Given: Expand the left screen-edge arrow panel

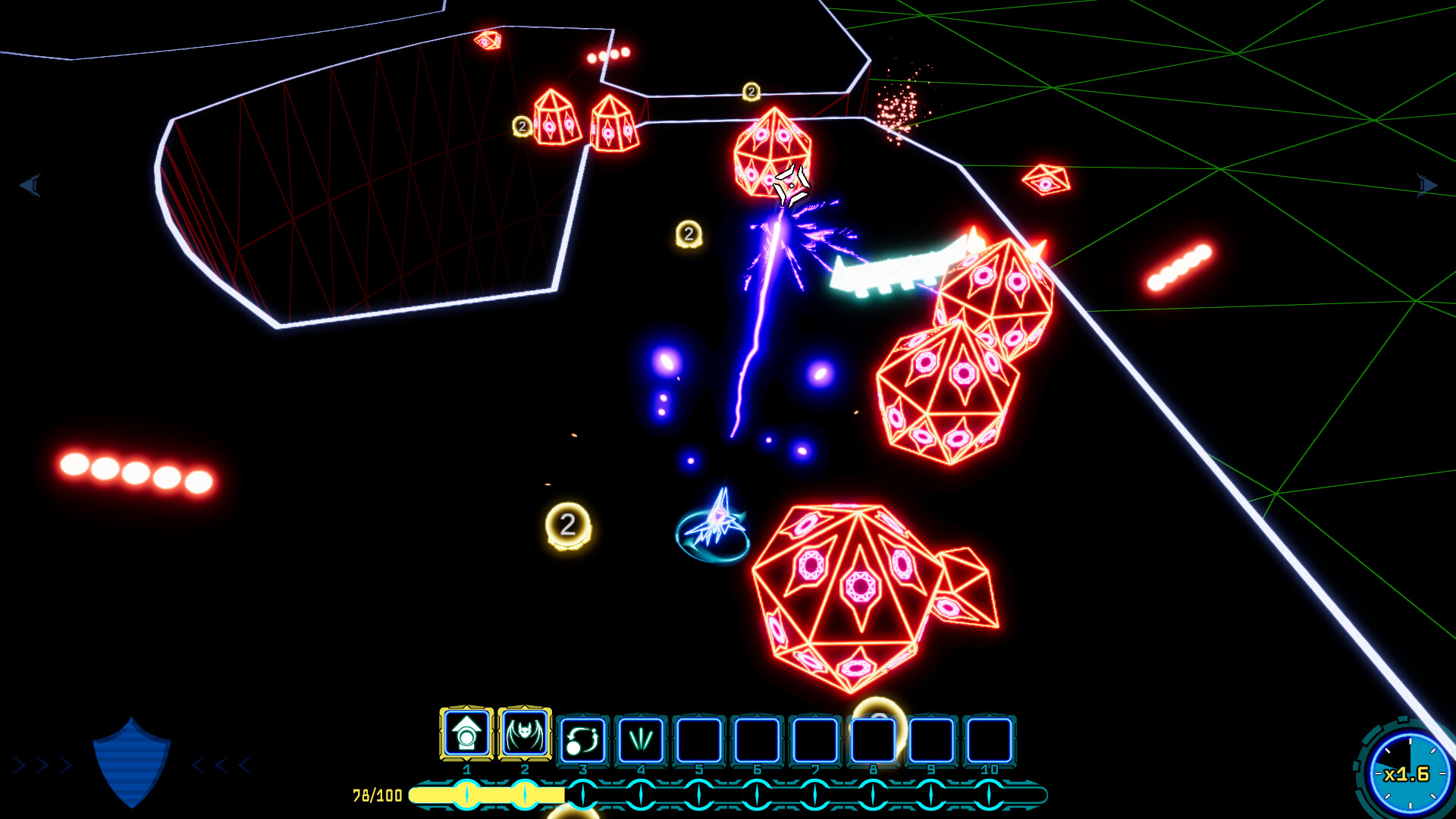Looking at the screenshot, I should point(30,186).
